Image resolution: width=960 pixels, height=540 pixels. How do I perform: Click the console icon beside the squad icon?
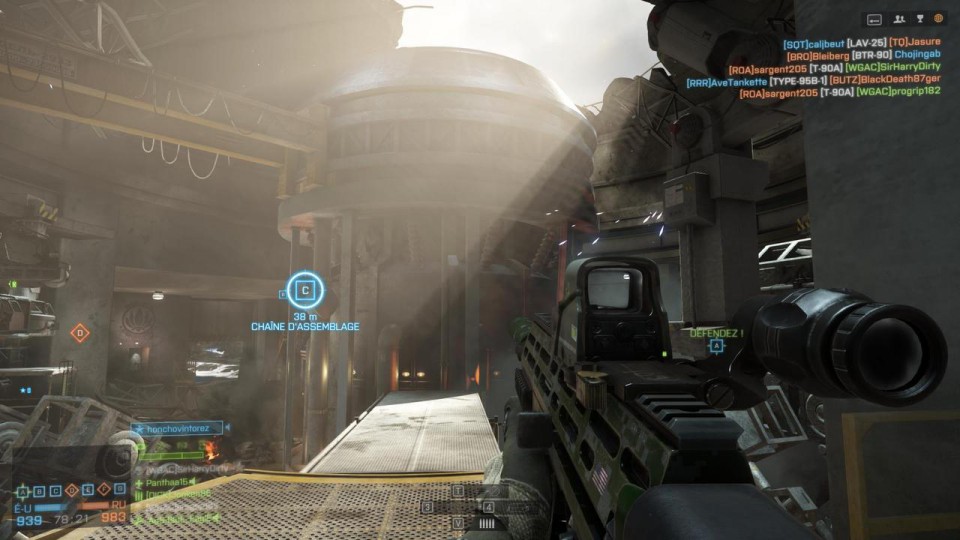click(875, 18)
